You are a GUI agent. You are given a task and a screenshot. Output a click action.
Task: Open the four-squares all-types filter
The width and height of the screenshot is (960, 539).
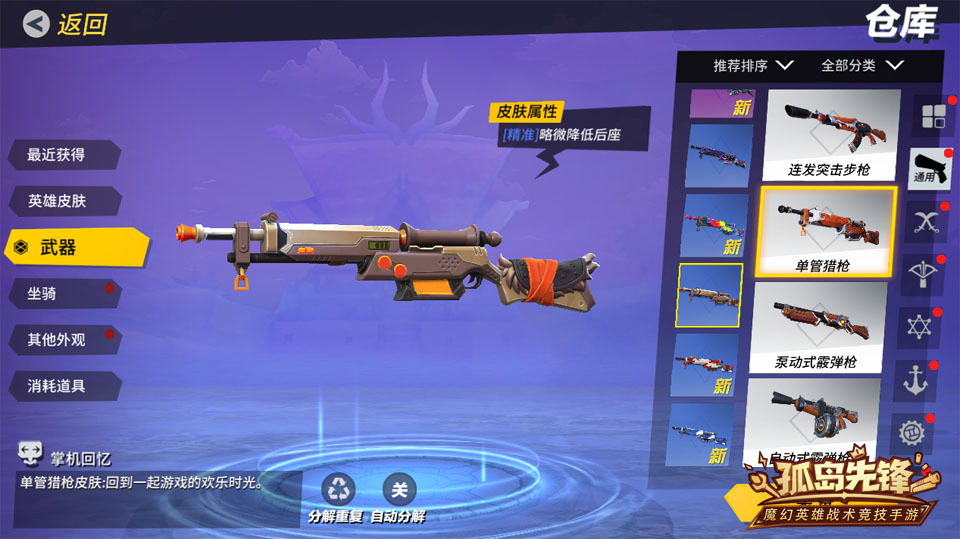932,116
